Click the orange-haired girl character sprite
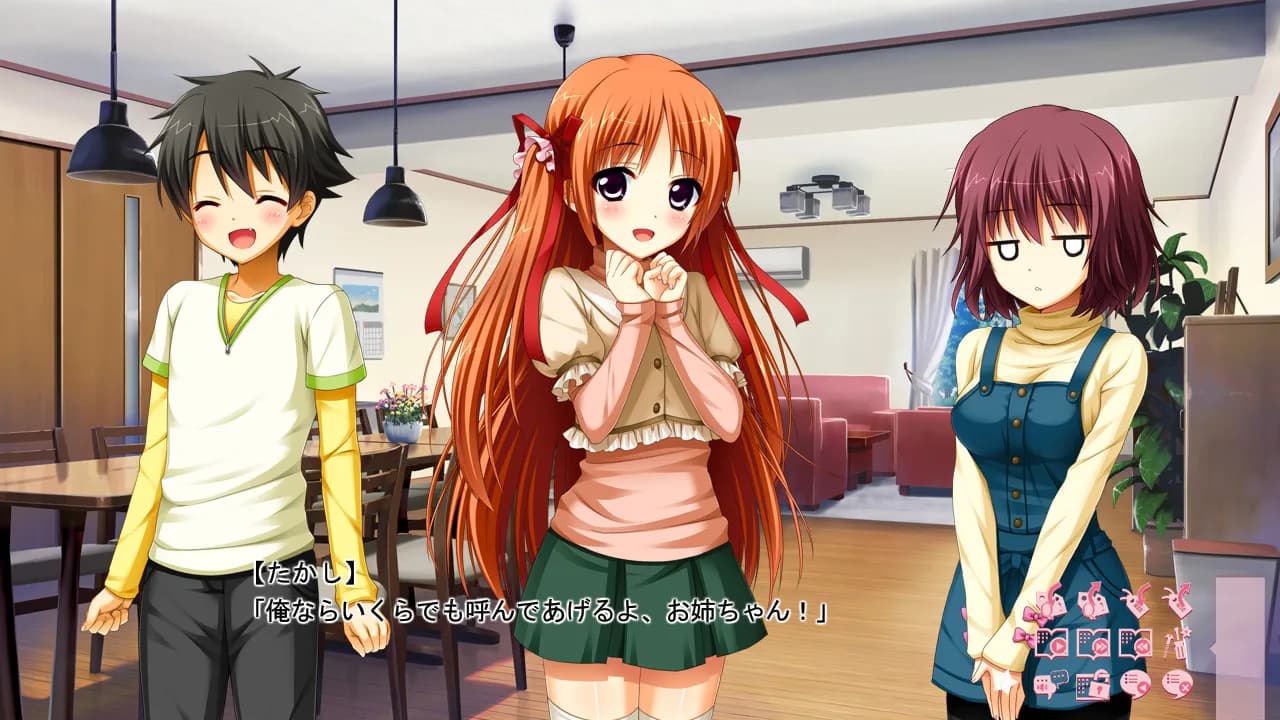This screenshot has width=1280, height=720. click(x=630, y=350)
